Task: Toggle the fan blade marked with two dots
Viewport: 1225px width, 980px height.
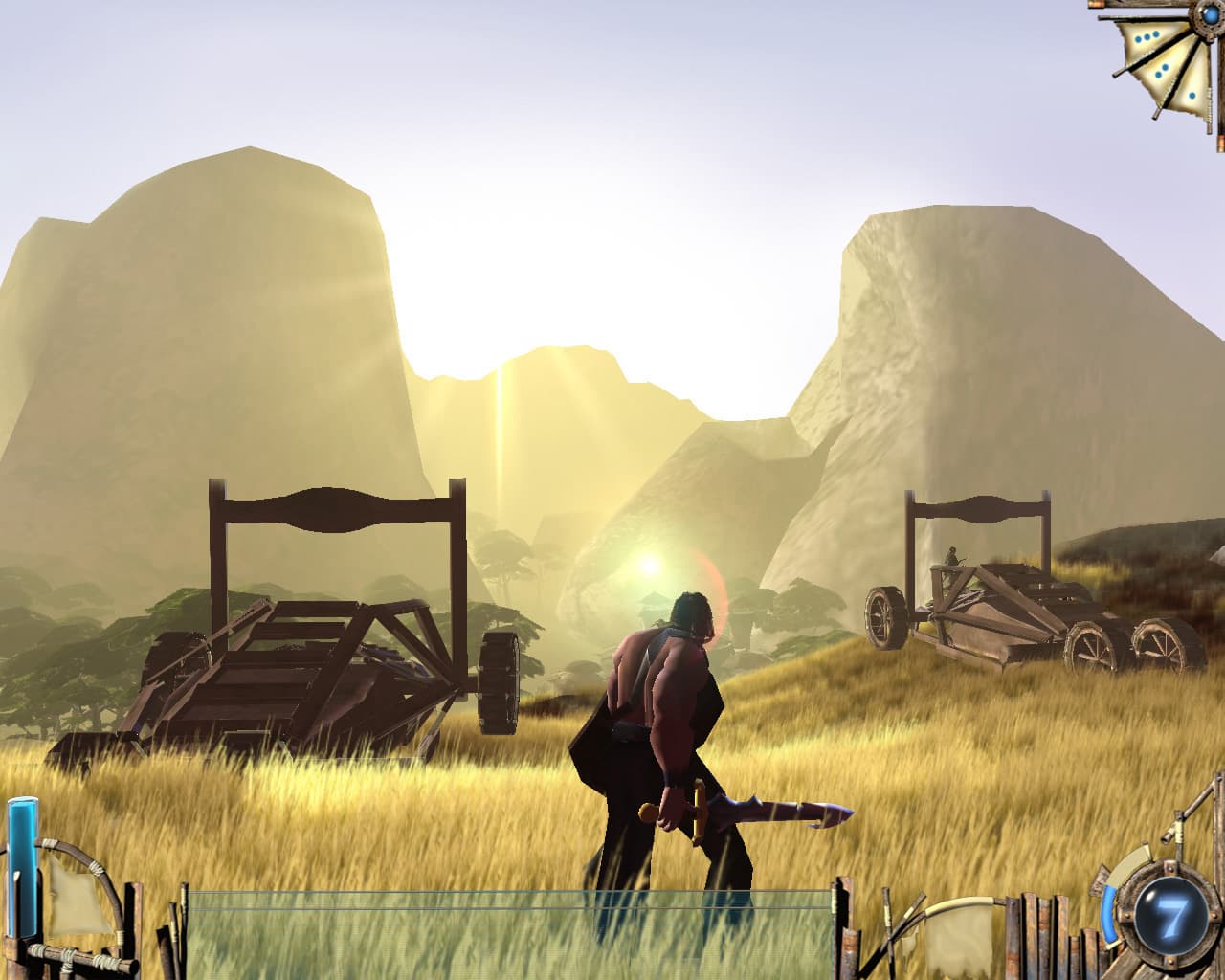Action: click(x=1163, y=69)
